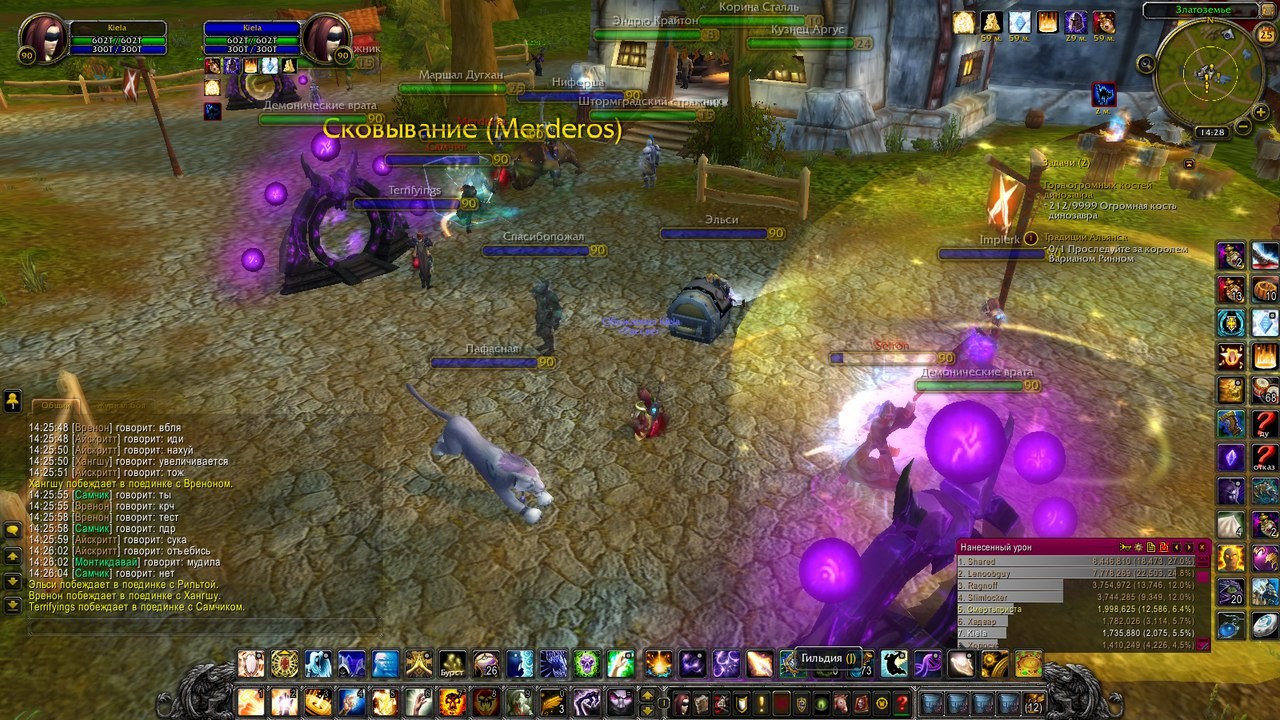This screenshot has width=1280, height=720.
Task: Open the Общий chat tab
Action: coord(55,405)
